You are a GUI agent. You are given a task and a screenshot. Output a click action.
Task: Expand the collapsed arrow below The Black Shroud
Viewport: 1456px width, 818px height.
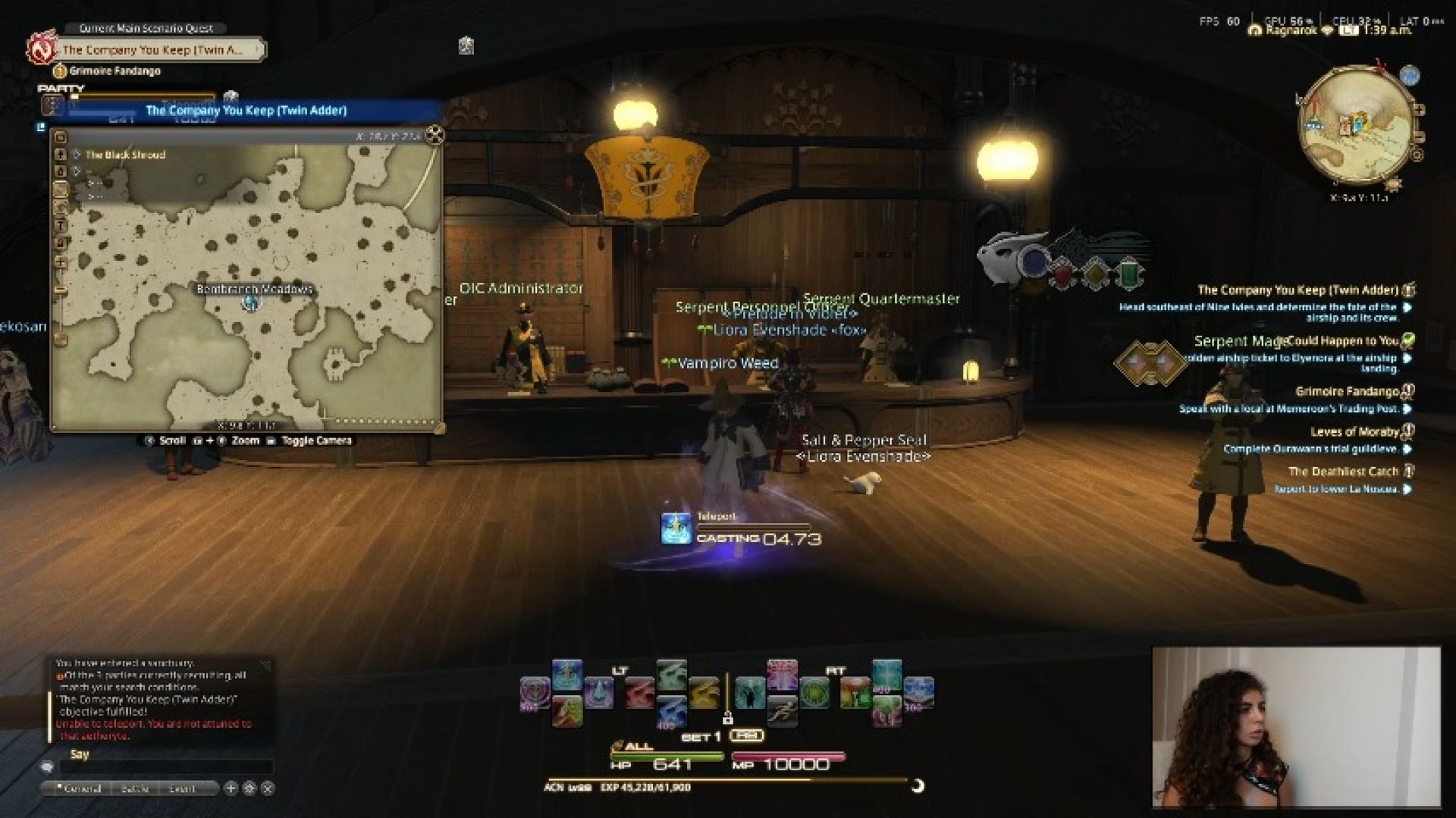coord(76,171)
